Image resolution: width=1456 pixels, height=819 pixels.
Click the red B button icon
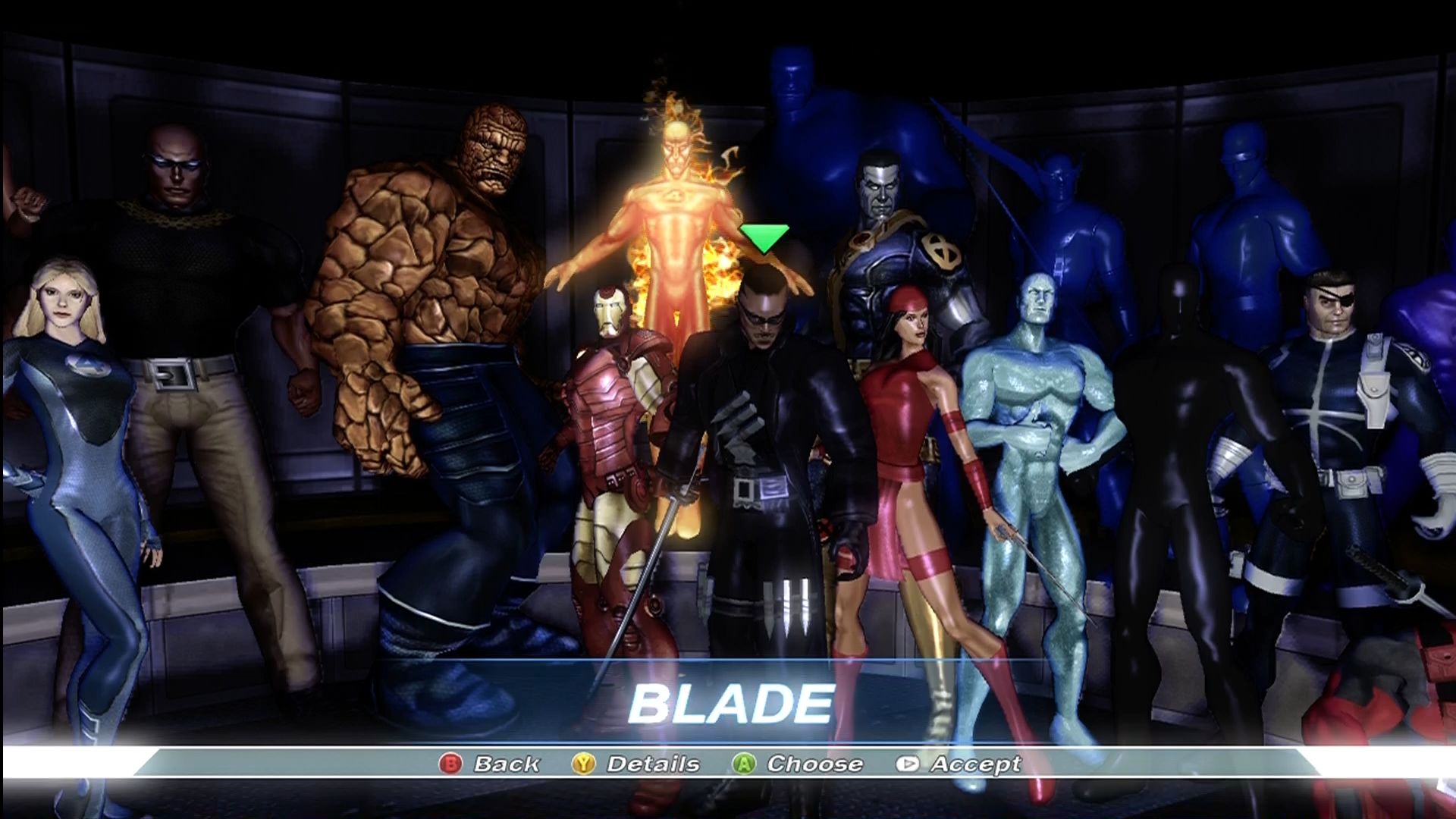point(453,764)
